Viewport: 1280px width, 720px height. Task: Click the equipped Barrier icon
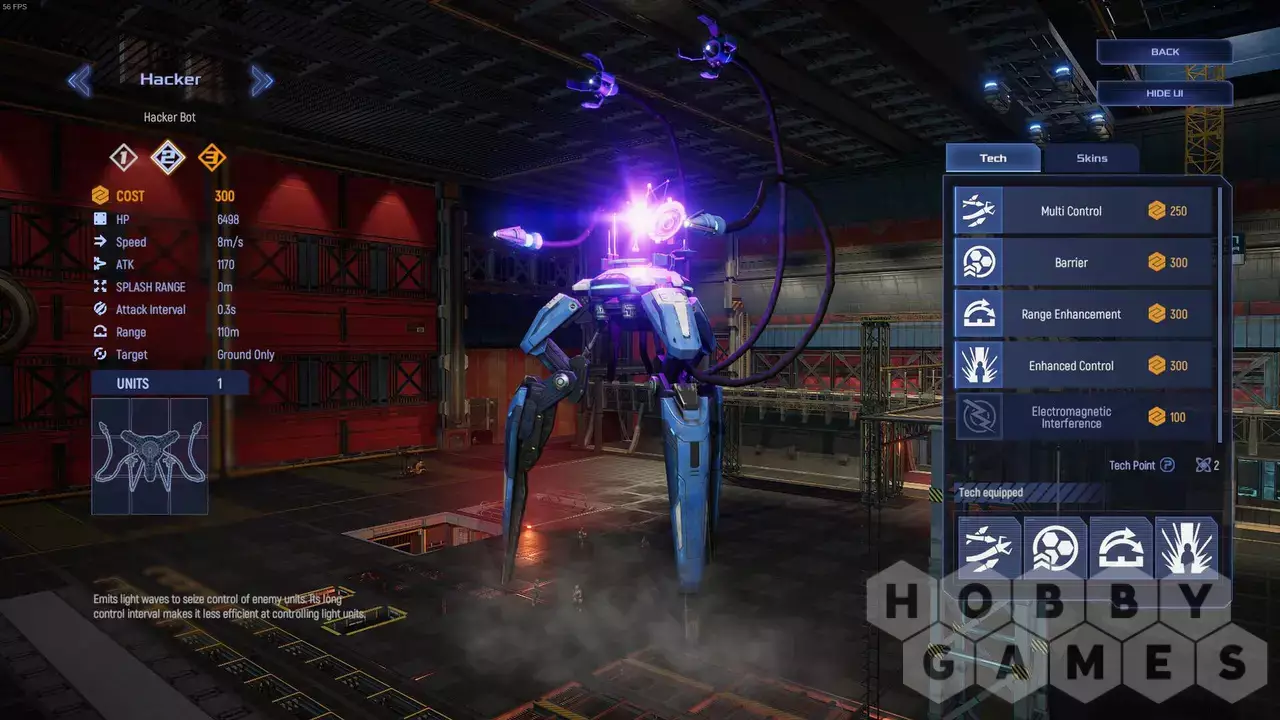[1054, 547]
